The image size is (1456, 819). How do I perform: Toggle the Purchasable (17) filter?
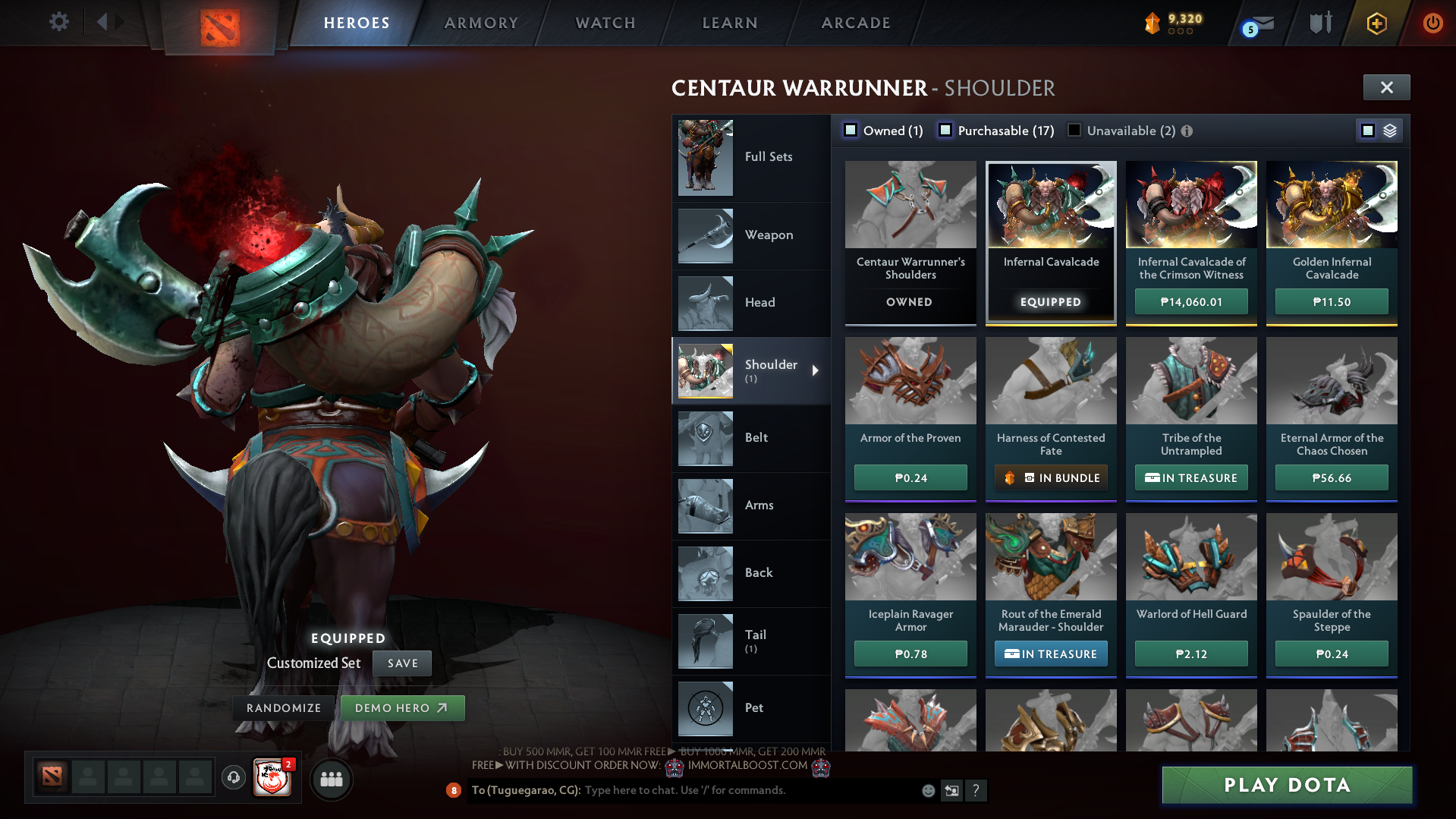point(945,131)
